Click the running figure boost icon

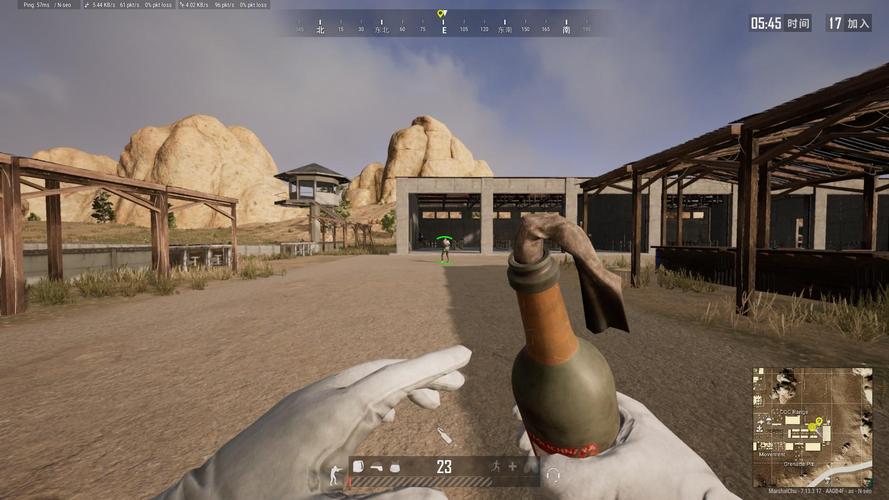(495, 466)
